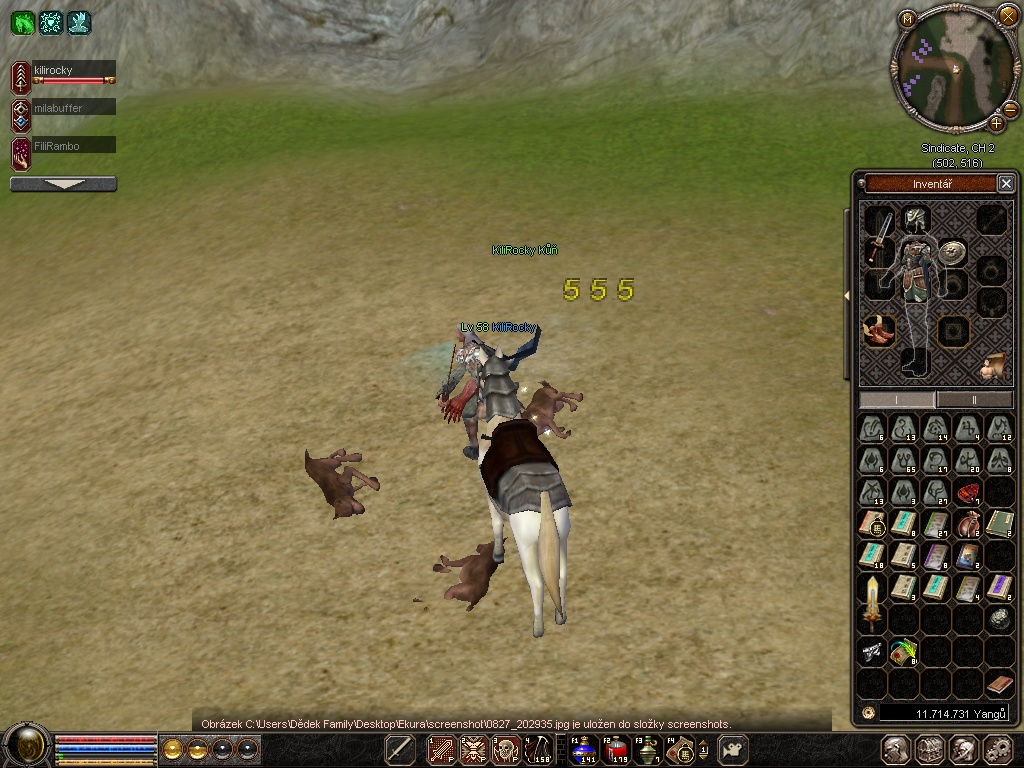Use the red health potion in quickslot F2

click(x=616, y=750)
